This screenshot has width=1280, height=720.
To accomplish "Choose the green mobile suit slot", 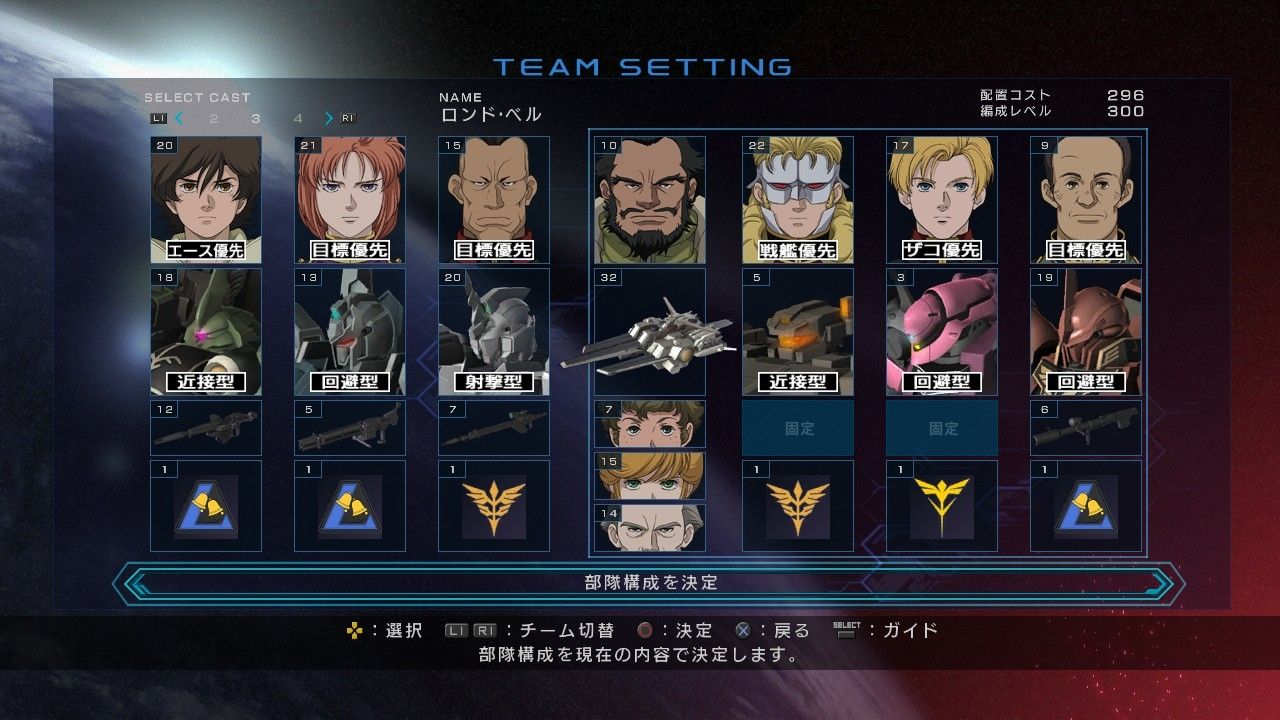I will (206, 331).
